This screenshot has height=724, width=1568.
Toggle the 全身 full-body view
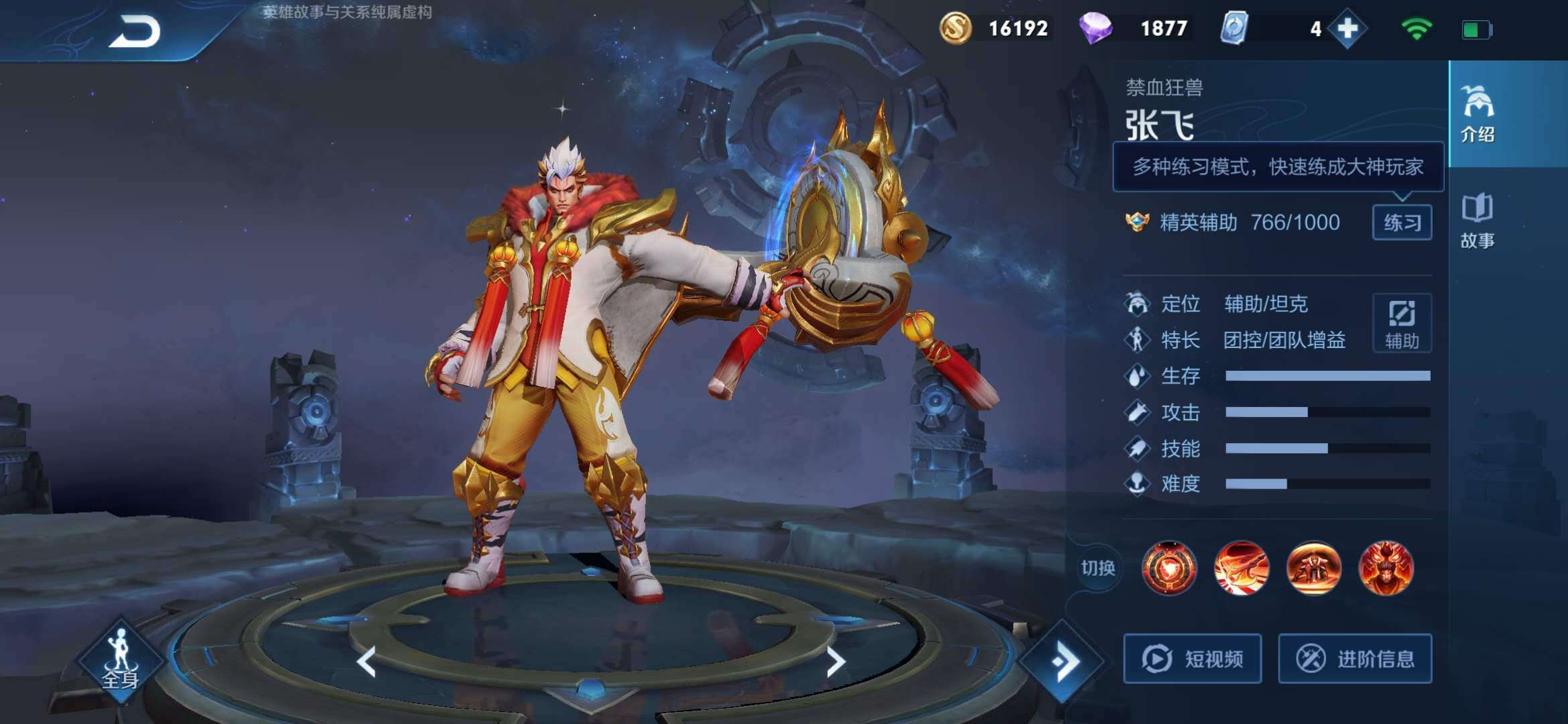tap(121, 660)
